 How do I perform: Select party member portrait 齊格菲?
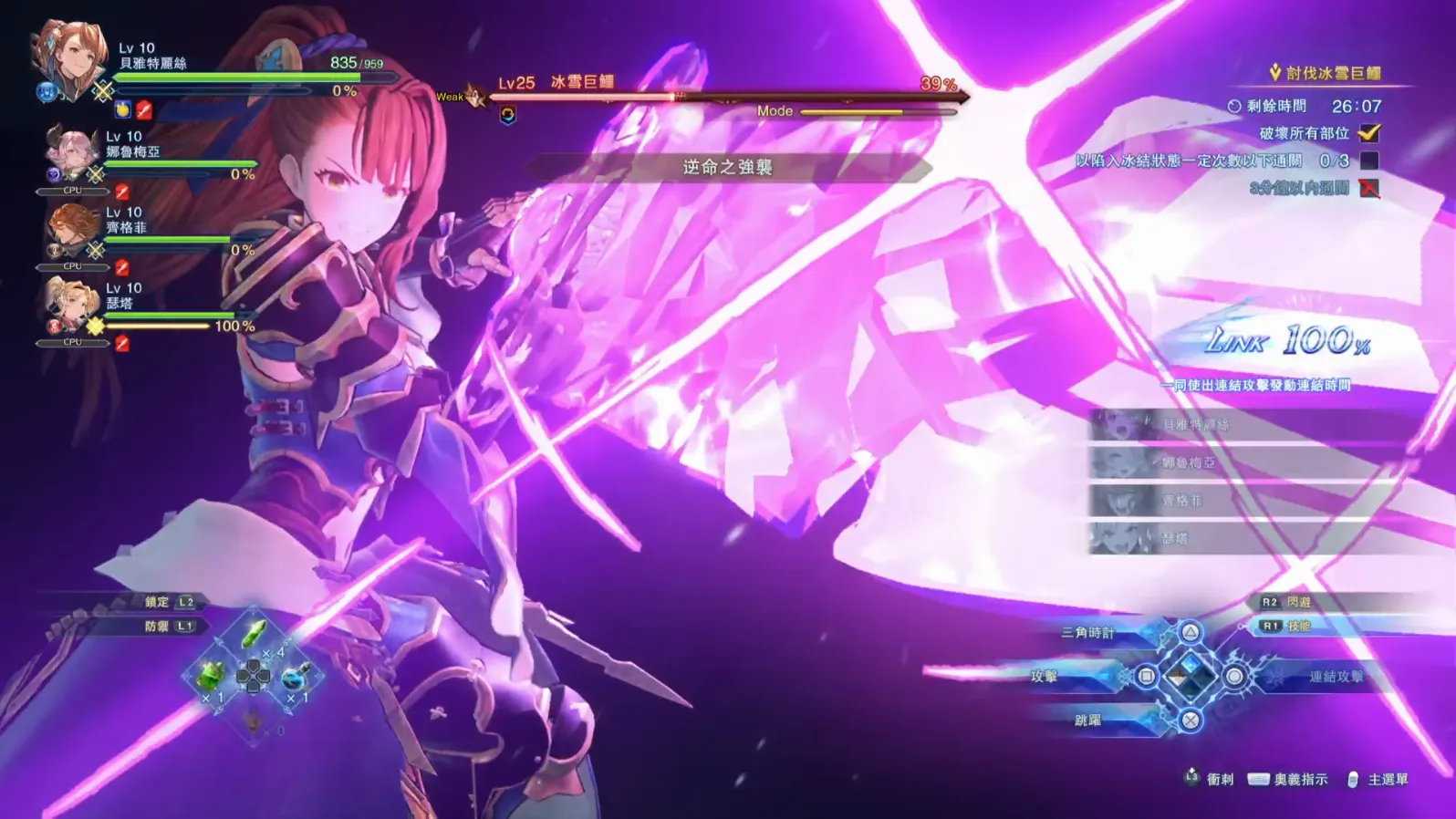(71, 228)
